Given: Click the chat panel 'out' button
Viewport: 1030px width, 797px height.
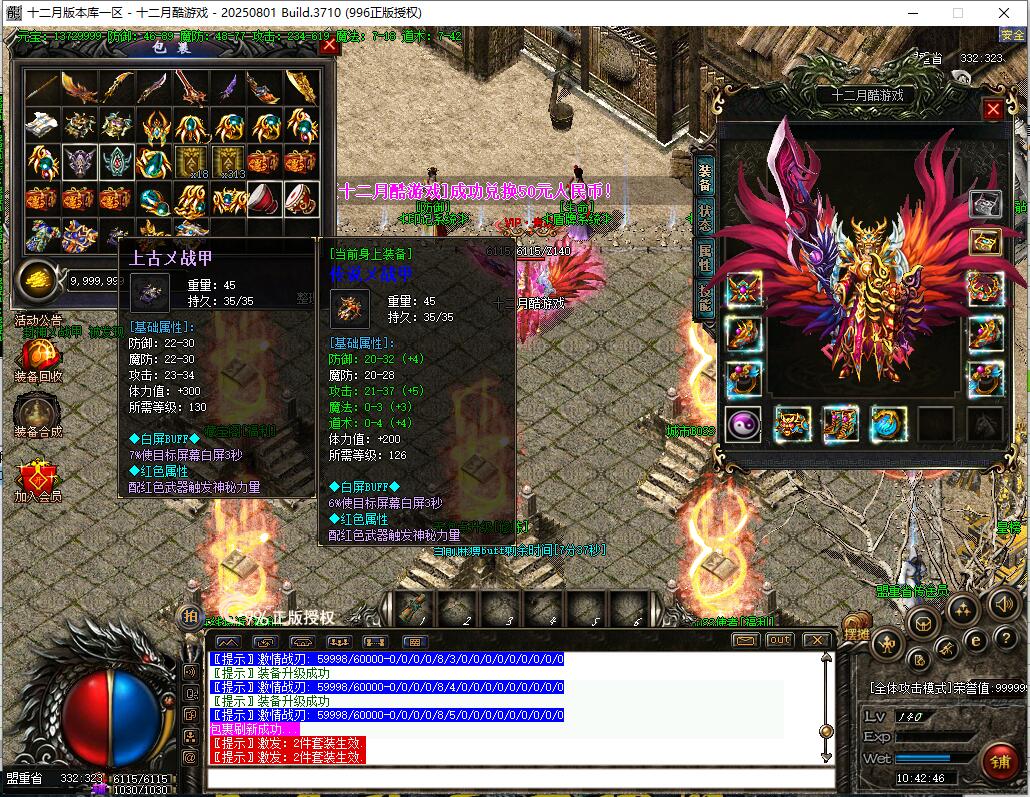Looking at the screenshot, I should pyautogui.click(x=779, y=640).
